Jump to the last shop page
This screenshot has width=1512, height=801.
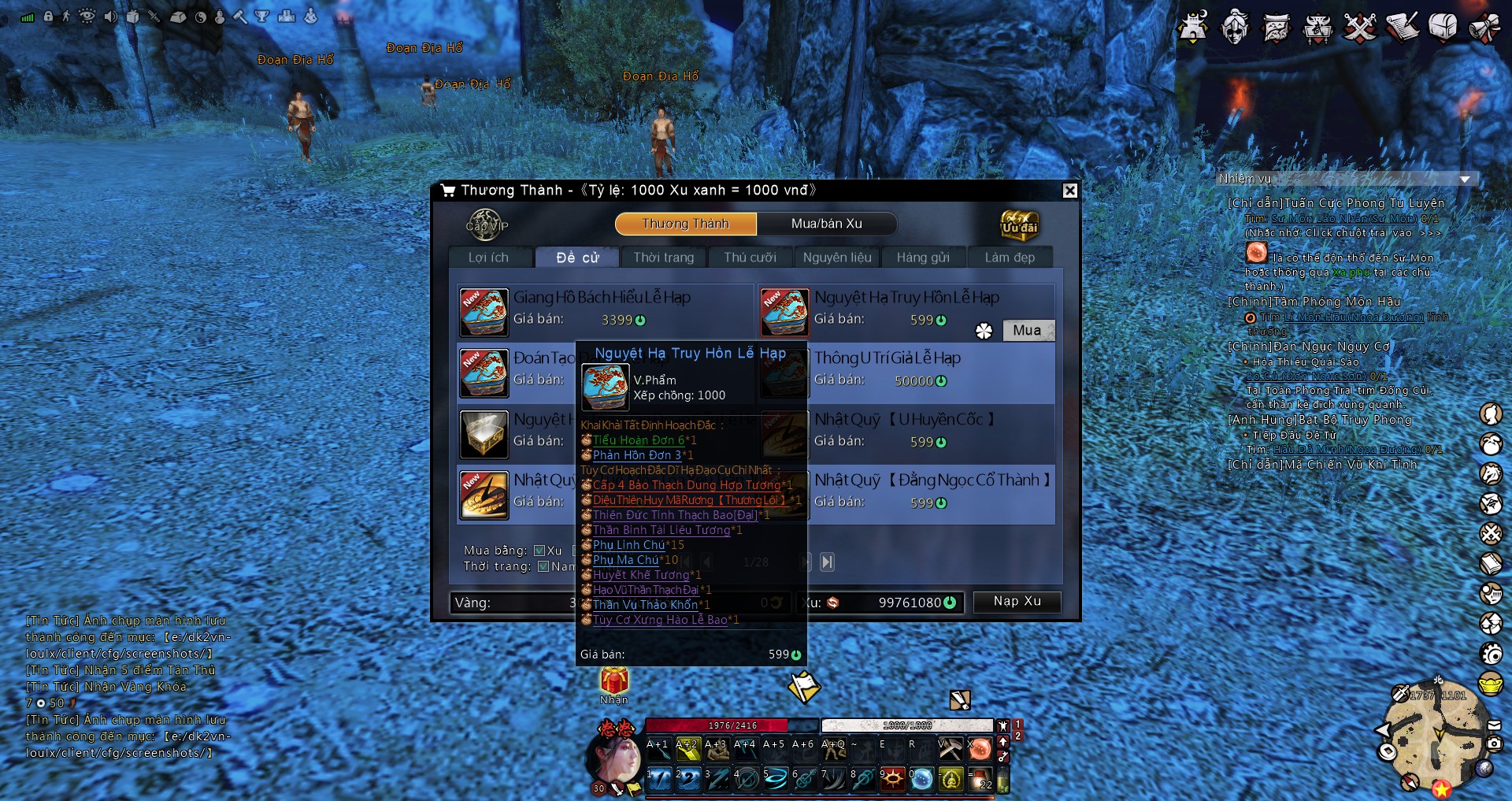coord(827,562)
